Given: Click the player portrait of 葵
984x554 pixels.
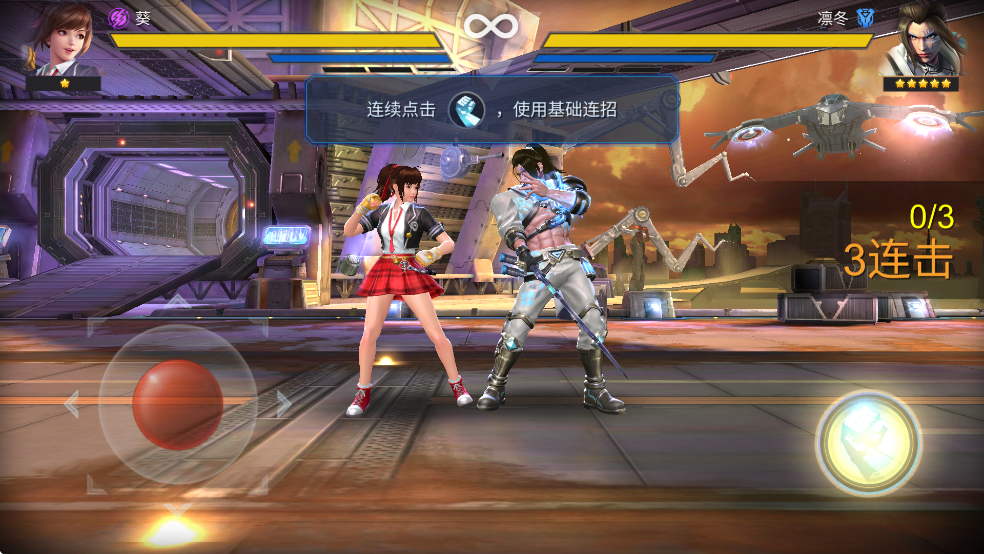Looking at the screenshot, I should (64, 38).
